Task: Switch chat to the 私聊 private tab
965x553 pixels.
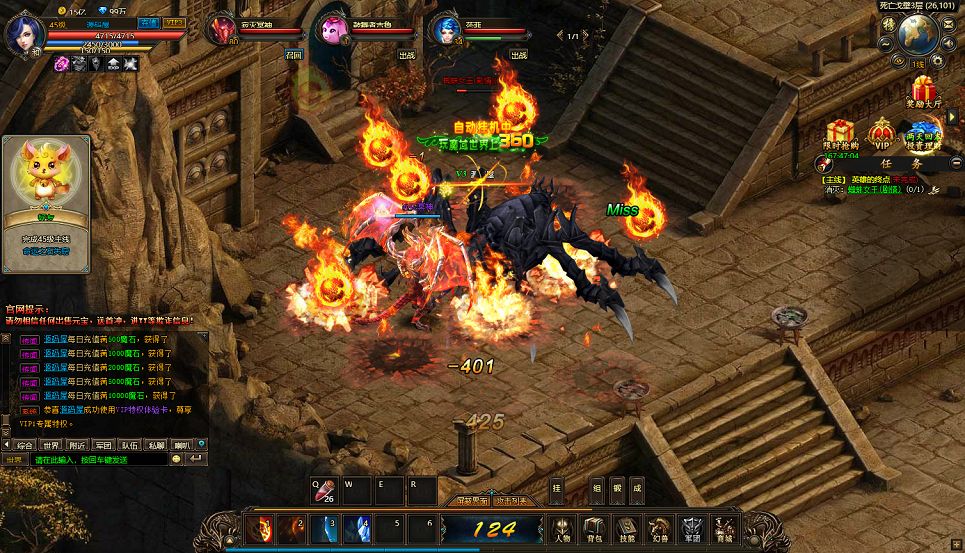Action: [155, 445]
